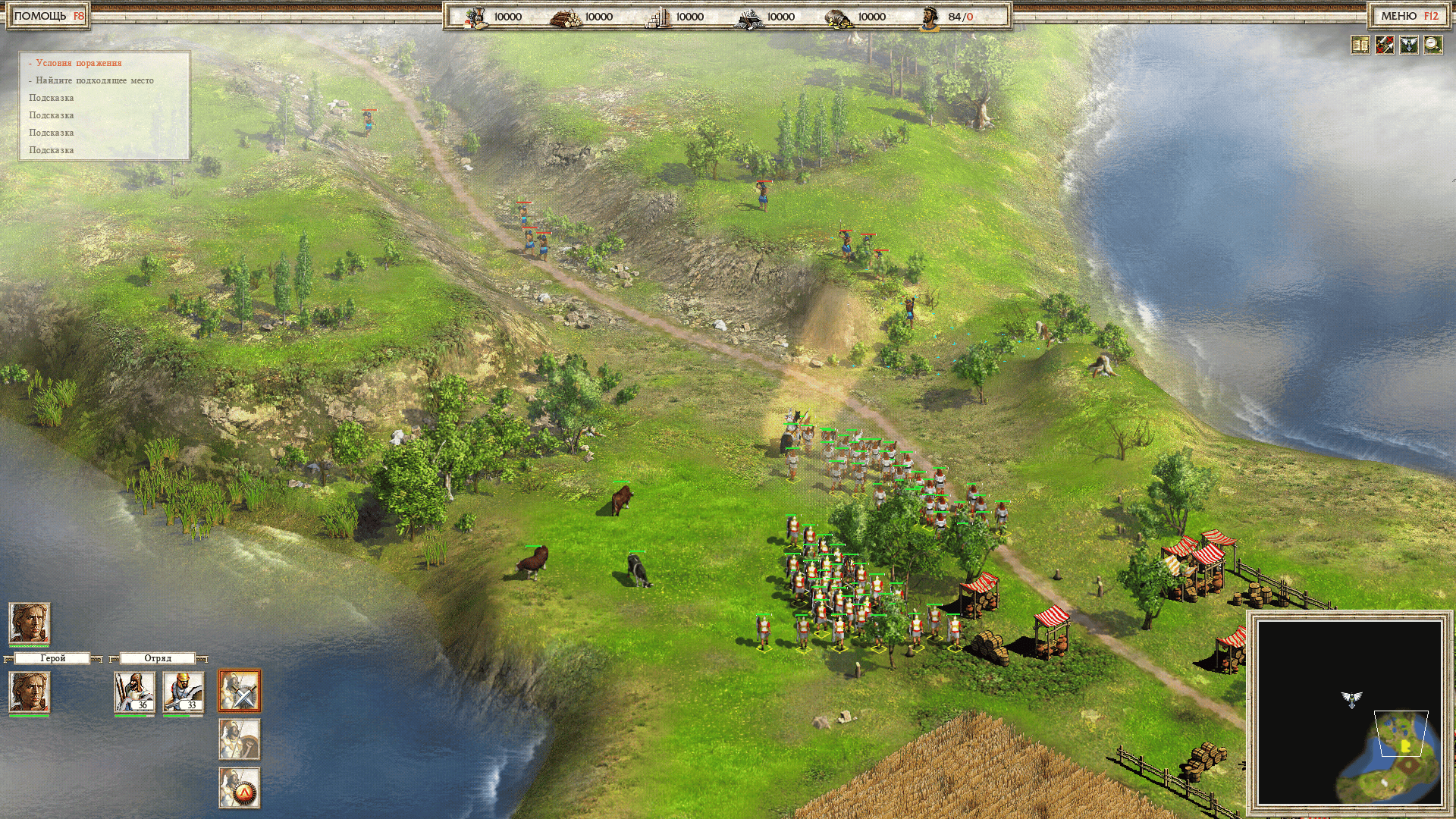Choose the raised shield defensive stance
1456x819 pixels.
[240, 739]
